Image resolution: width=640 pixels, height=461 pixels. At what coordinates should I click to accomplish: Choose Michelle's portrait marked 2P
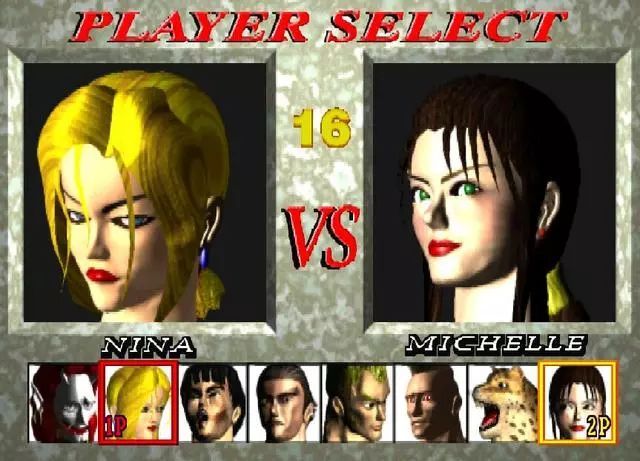[578, 402]
